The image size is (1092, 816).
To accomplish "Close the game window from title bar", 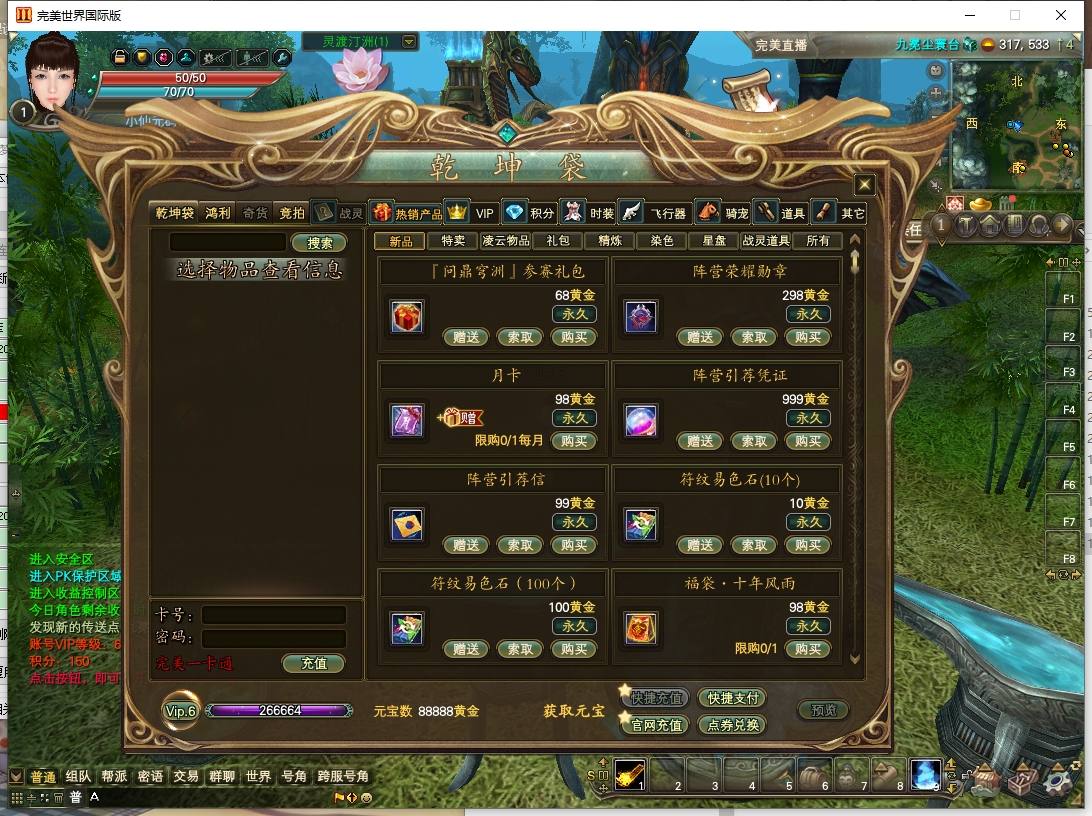I will coord(1061,15).
